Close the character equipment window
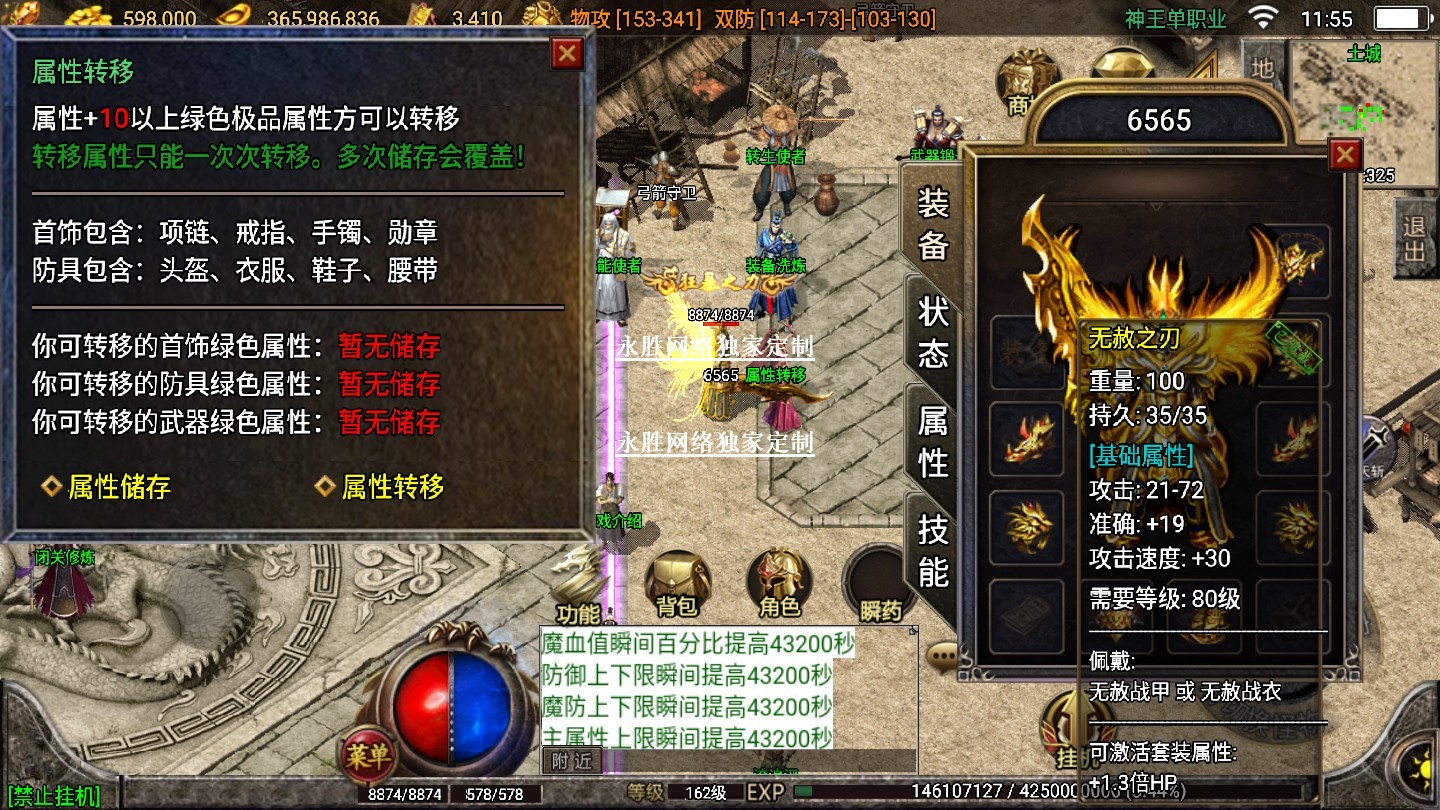The image size is (1440, 810). coord(1345,155)
